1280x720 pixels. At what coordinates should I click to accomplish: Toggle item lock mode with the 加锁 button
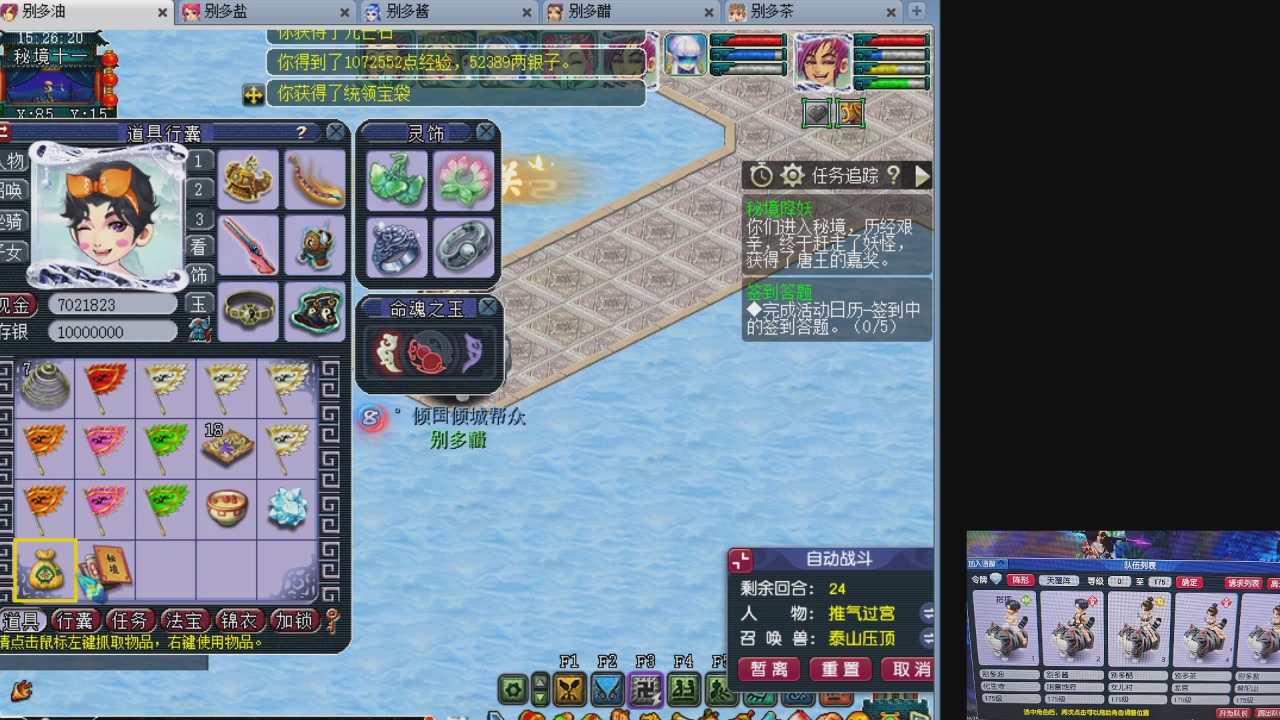[x=295, y=620]
